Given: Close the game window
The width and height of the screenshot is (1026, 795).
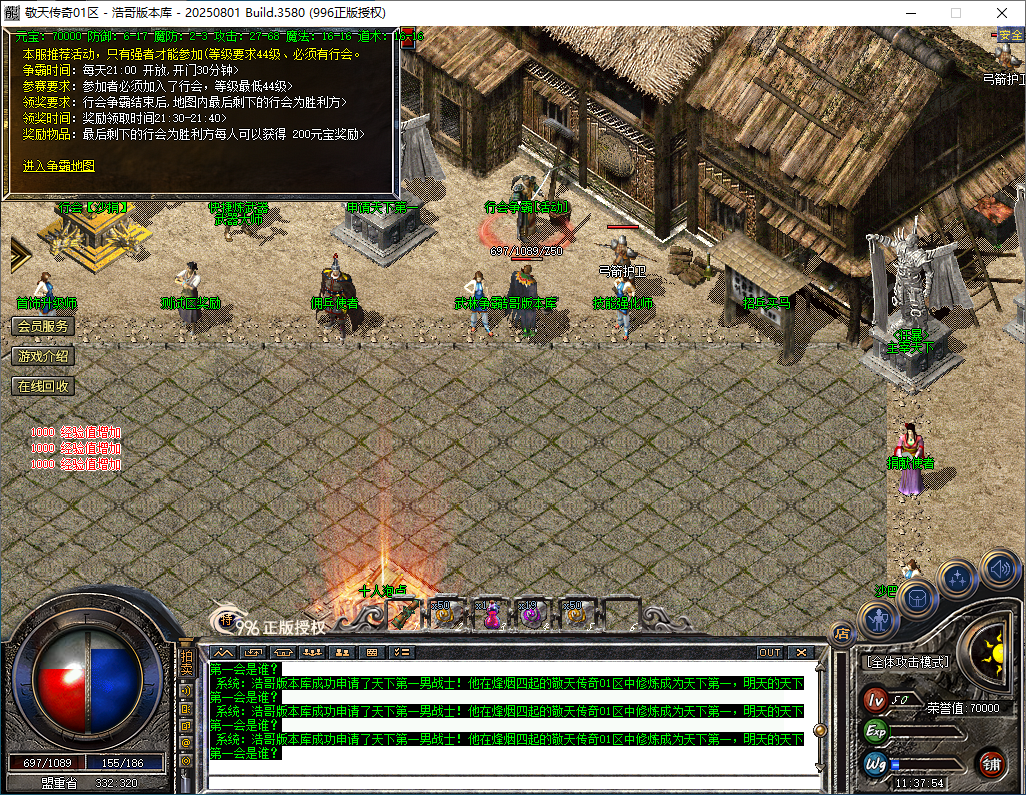Looking at the screenshot, I should pyautogui.click(x=1002, y=13).
